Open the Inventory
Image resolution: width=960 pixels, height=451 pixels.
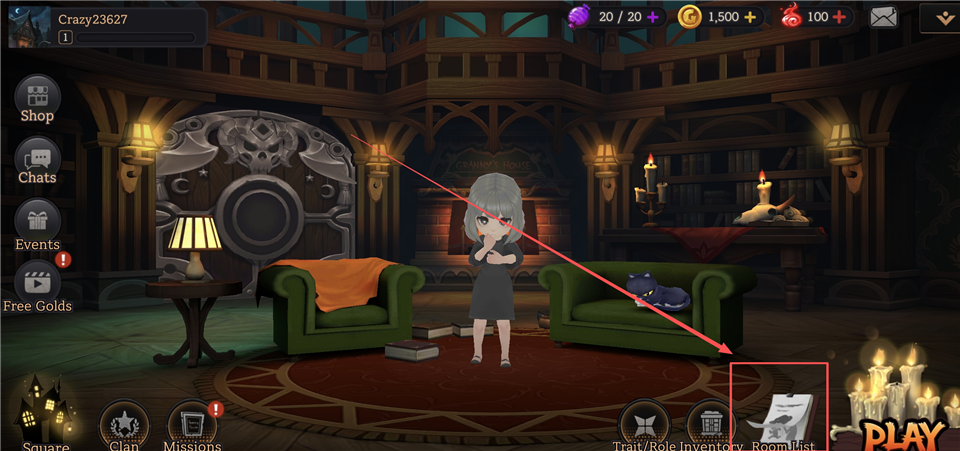point(710,424)
